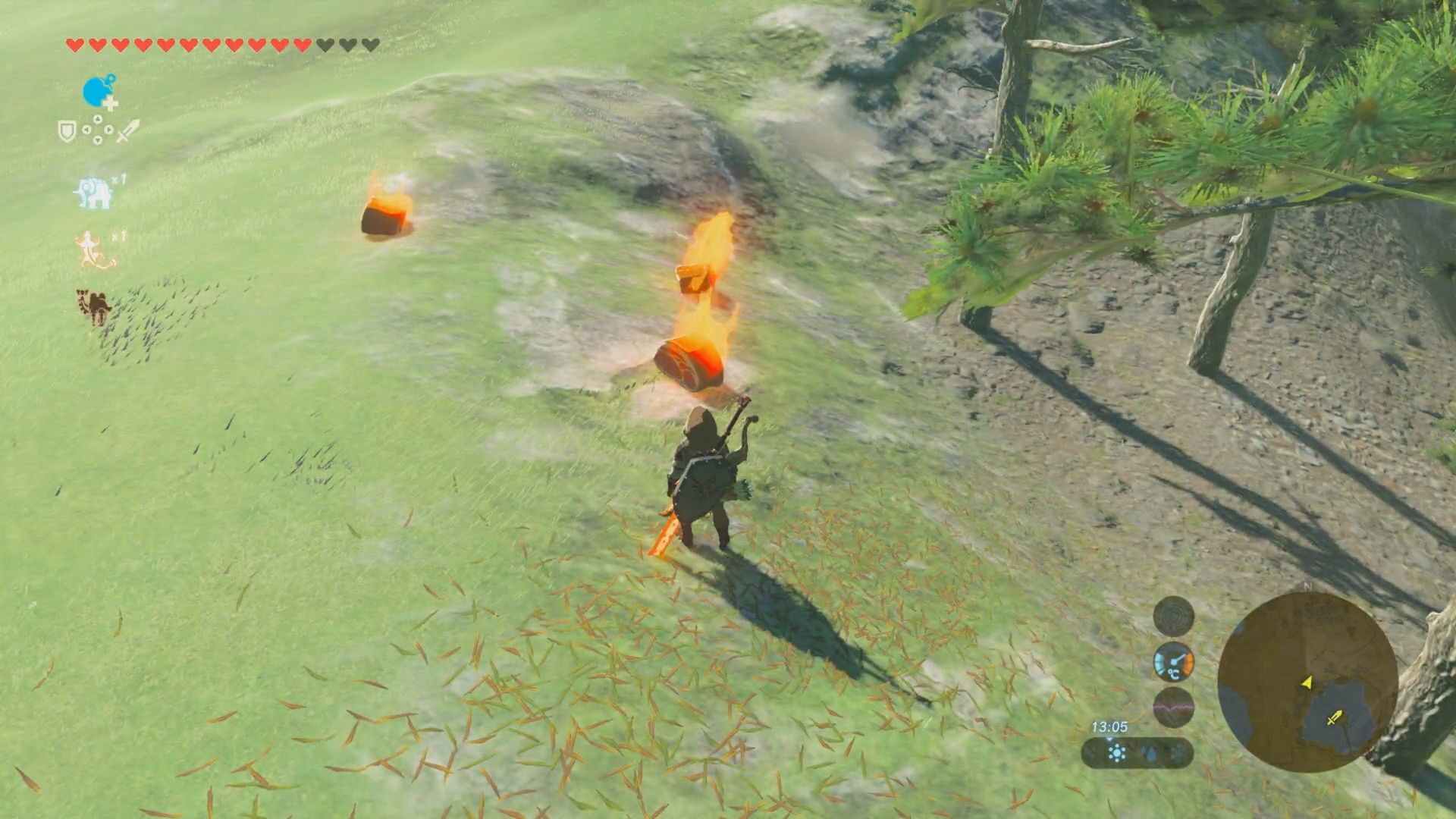Viewport: 1456px width, 819px height.
Task: Select the in-game clock reading 13:05
Action: (x=1109, y=726)
